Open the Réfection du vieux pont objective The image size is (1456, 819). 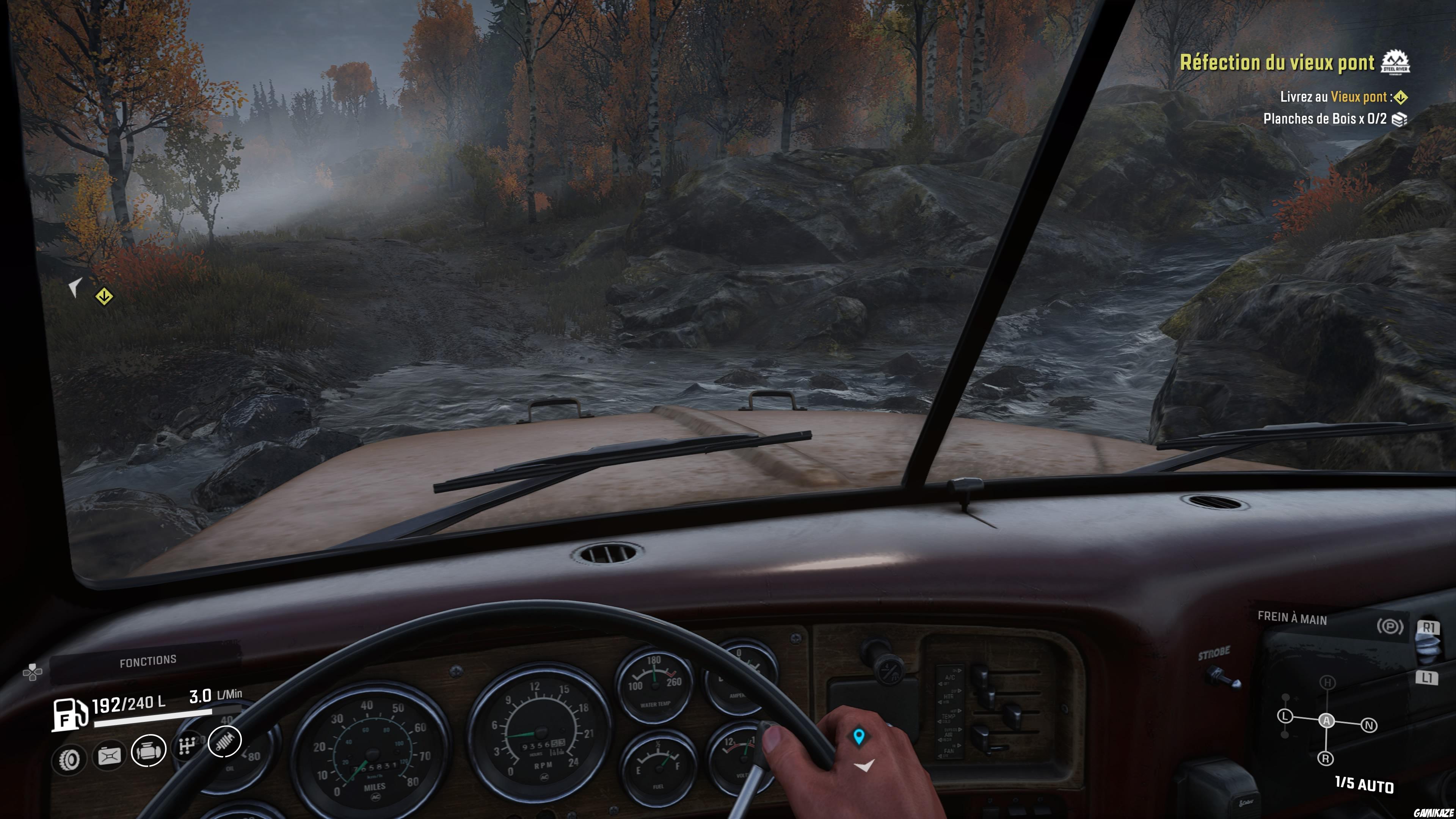pos(1277,63)
